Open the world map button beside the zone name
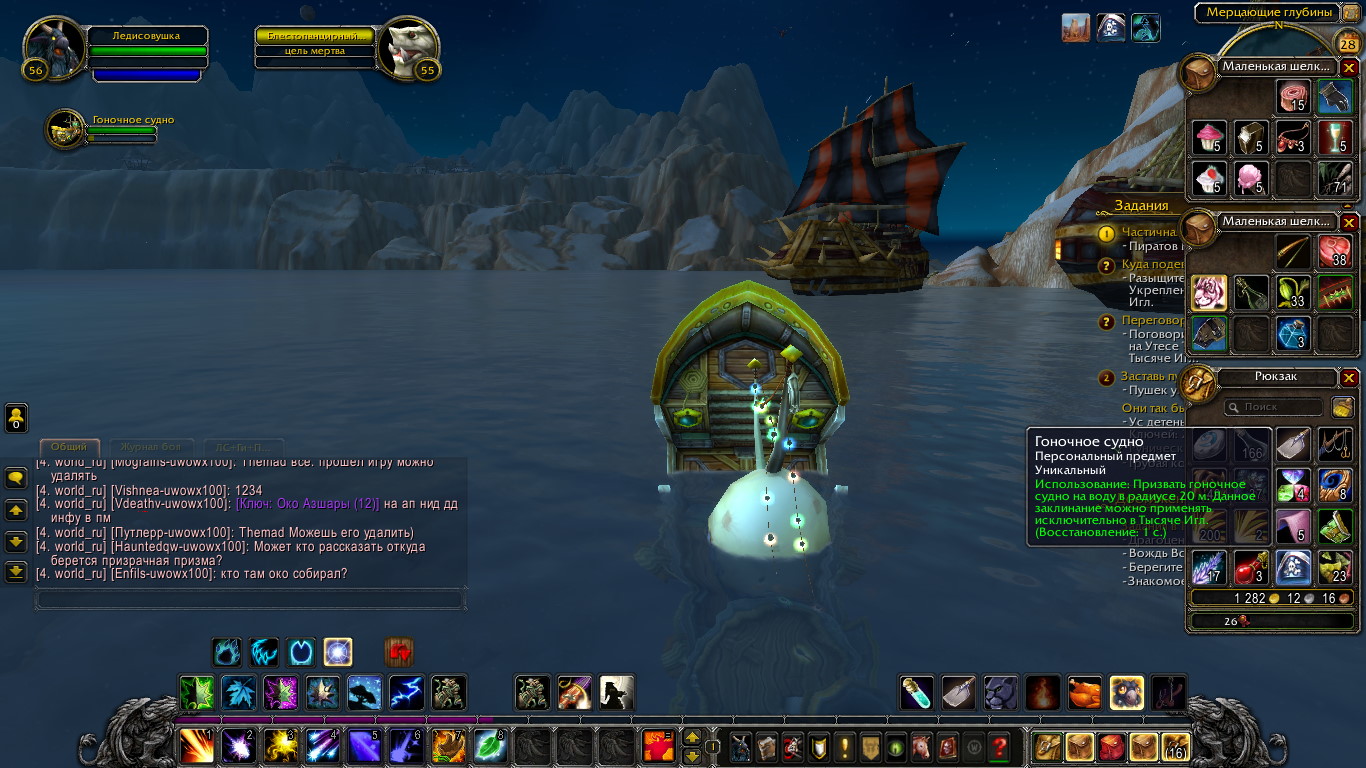This screenshot has width=1366, height=768. click(1350, 12)
